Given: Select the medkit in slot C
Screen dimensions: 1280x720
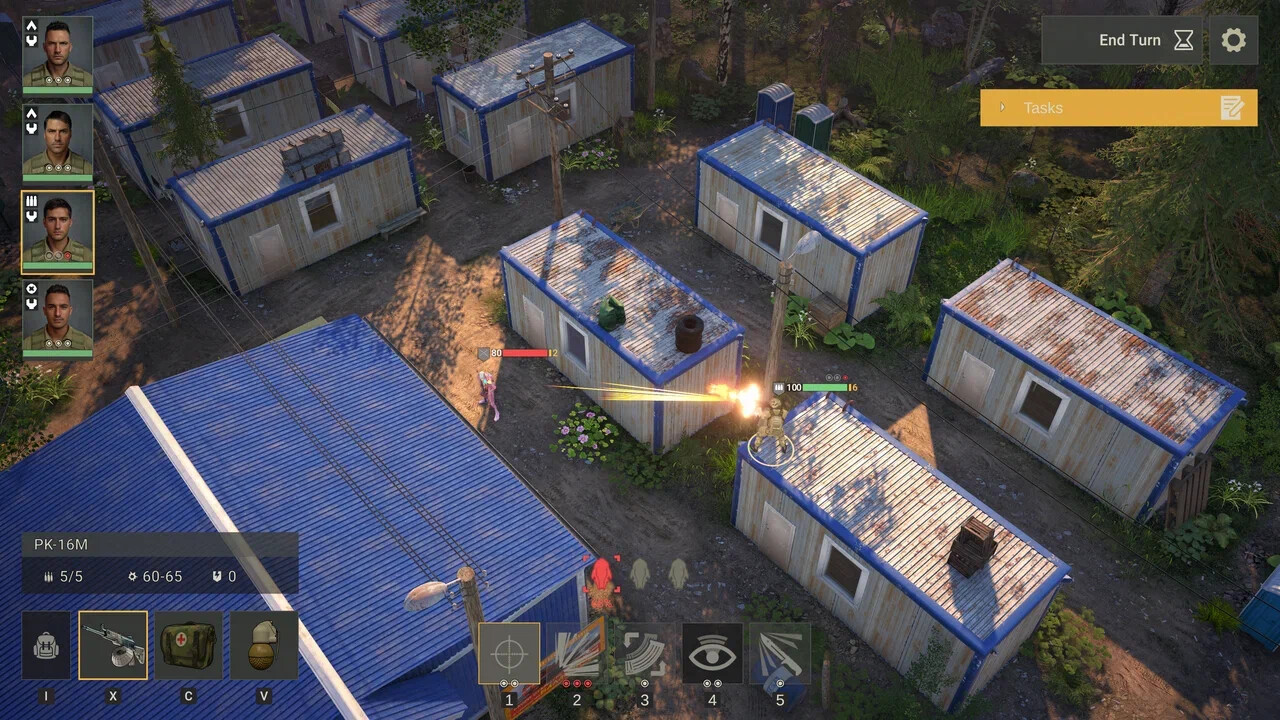Looking at the screenshot, I should pyautogui.click(x=187, y=645).
